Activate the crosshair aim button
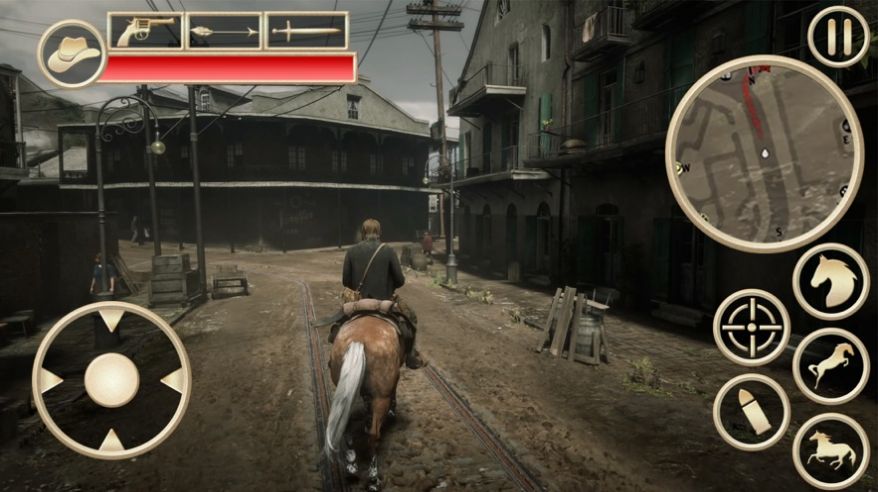 [x=751, y=327]
